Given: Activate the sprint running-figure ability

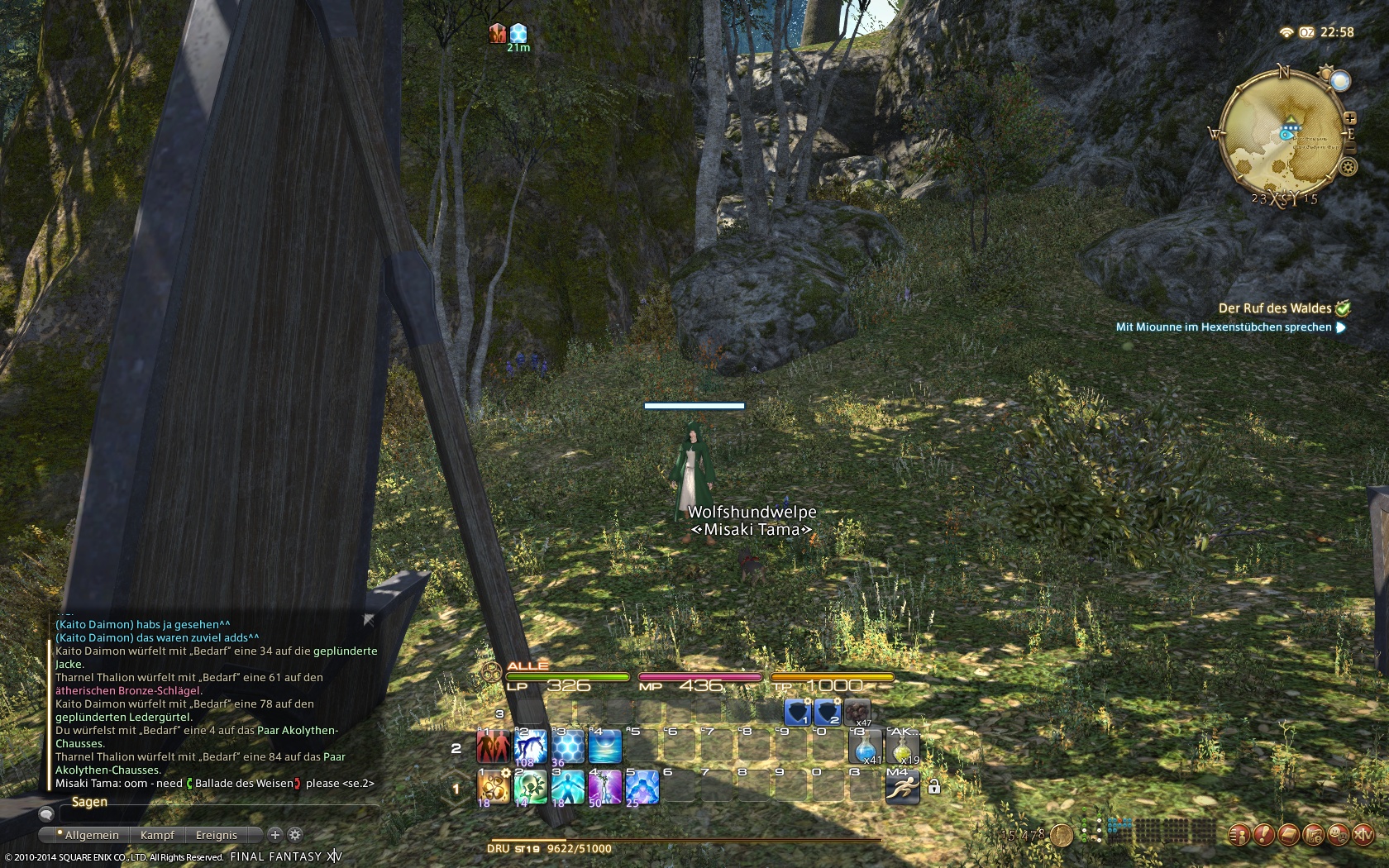Looking at the screenshot, I should [x=902, y=787].
